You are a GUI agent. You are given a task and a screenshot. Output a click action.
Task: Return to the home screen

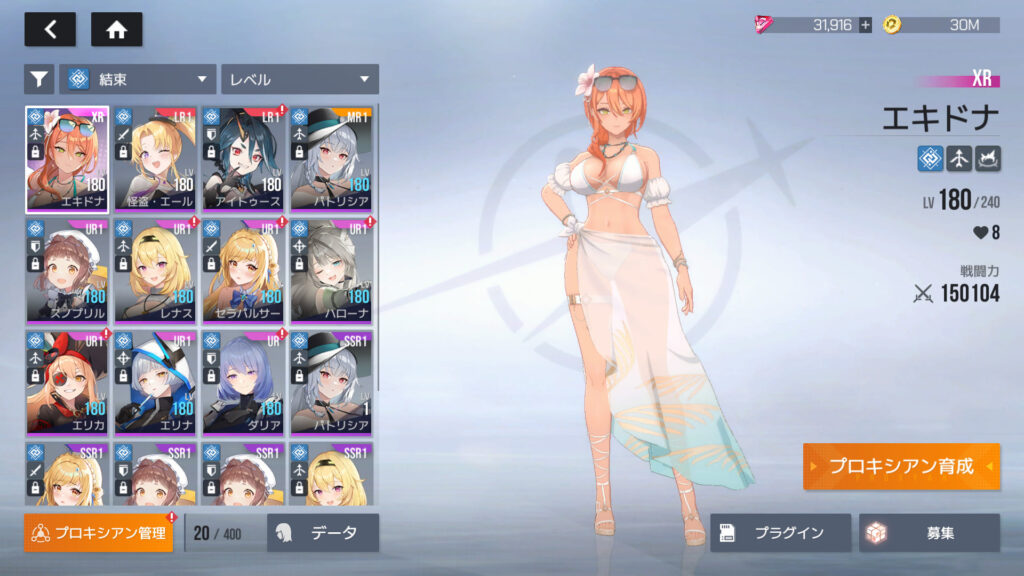(116, 30)
